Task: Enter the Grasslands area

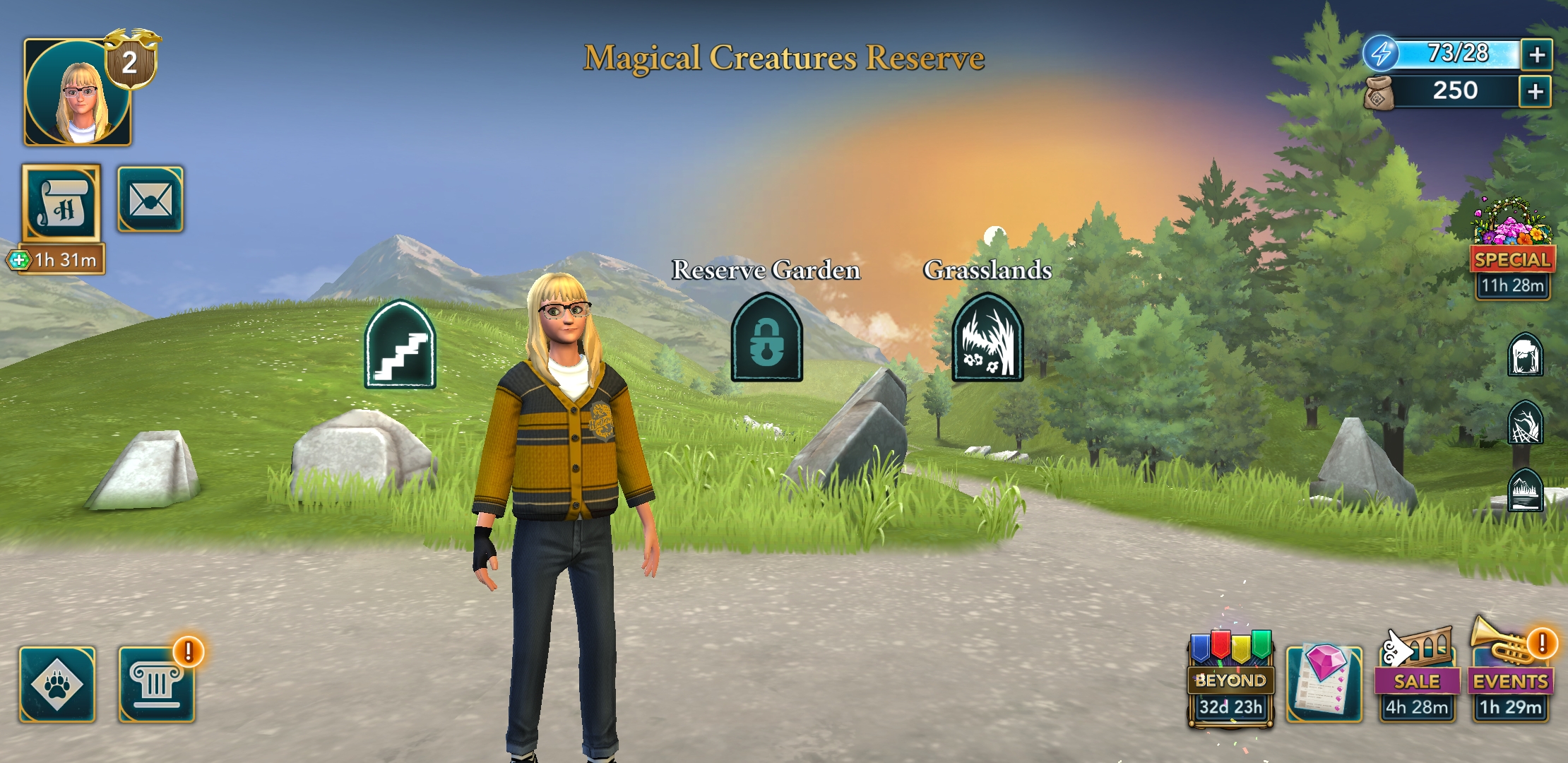Action: [987, 338]
